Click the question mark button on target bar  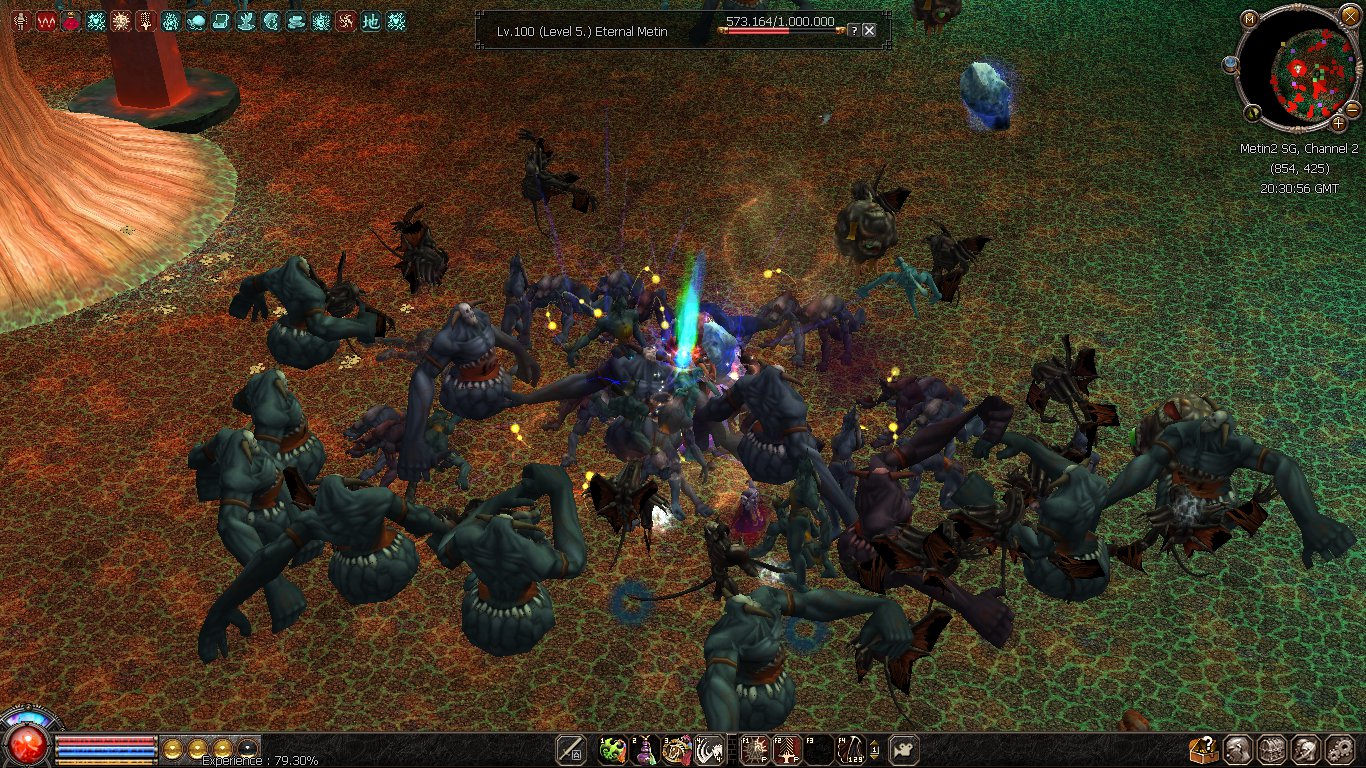[853, 31]
